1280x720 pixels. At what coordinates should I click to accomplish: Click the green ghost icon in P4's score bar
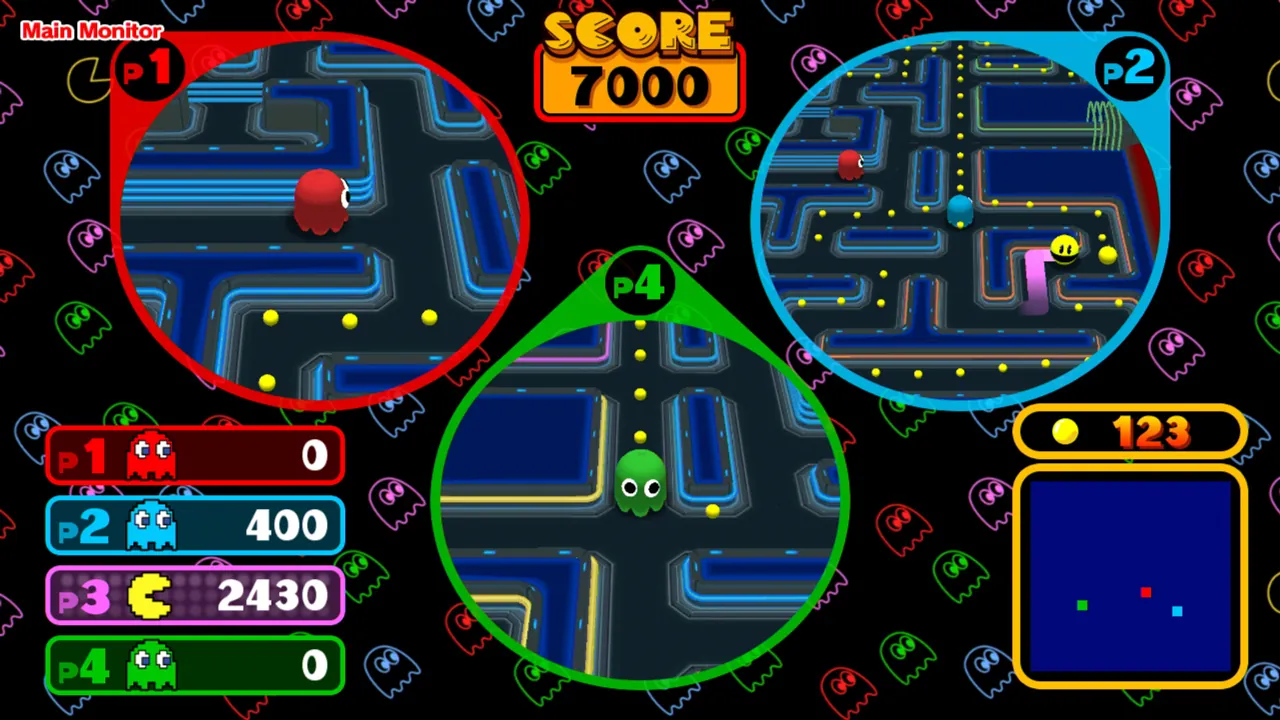(x=148, y=665)
